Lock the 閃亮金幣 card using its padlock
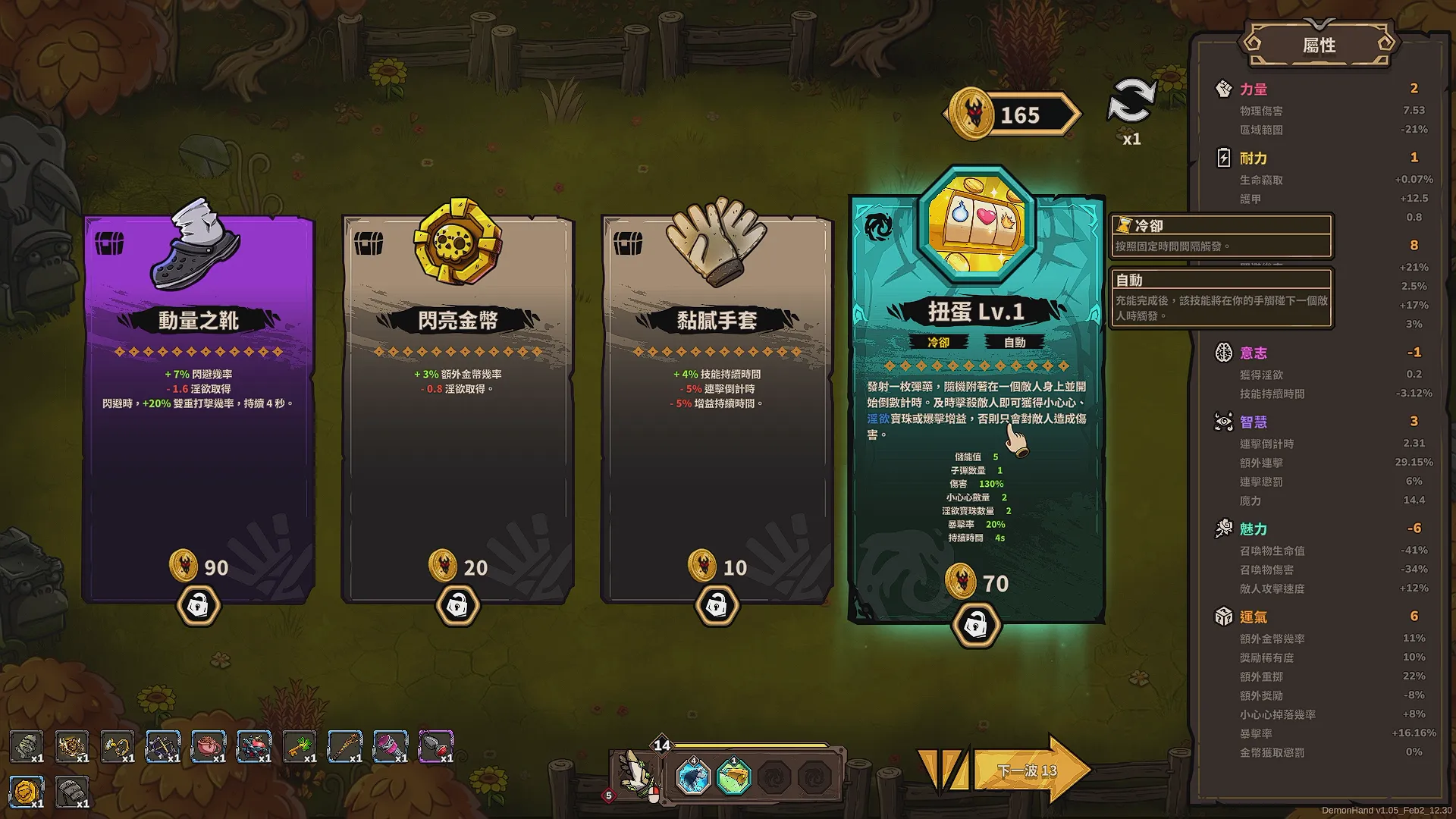Image resolution: width=1456 pixels, height=819 pixels. [x=458, y=605]
